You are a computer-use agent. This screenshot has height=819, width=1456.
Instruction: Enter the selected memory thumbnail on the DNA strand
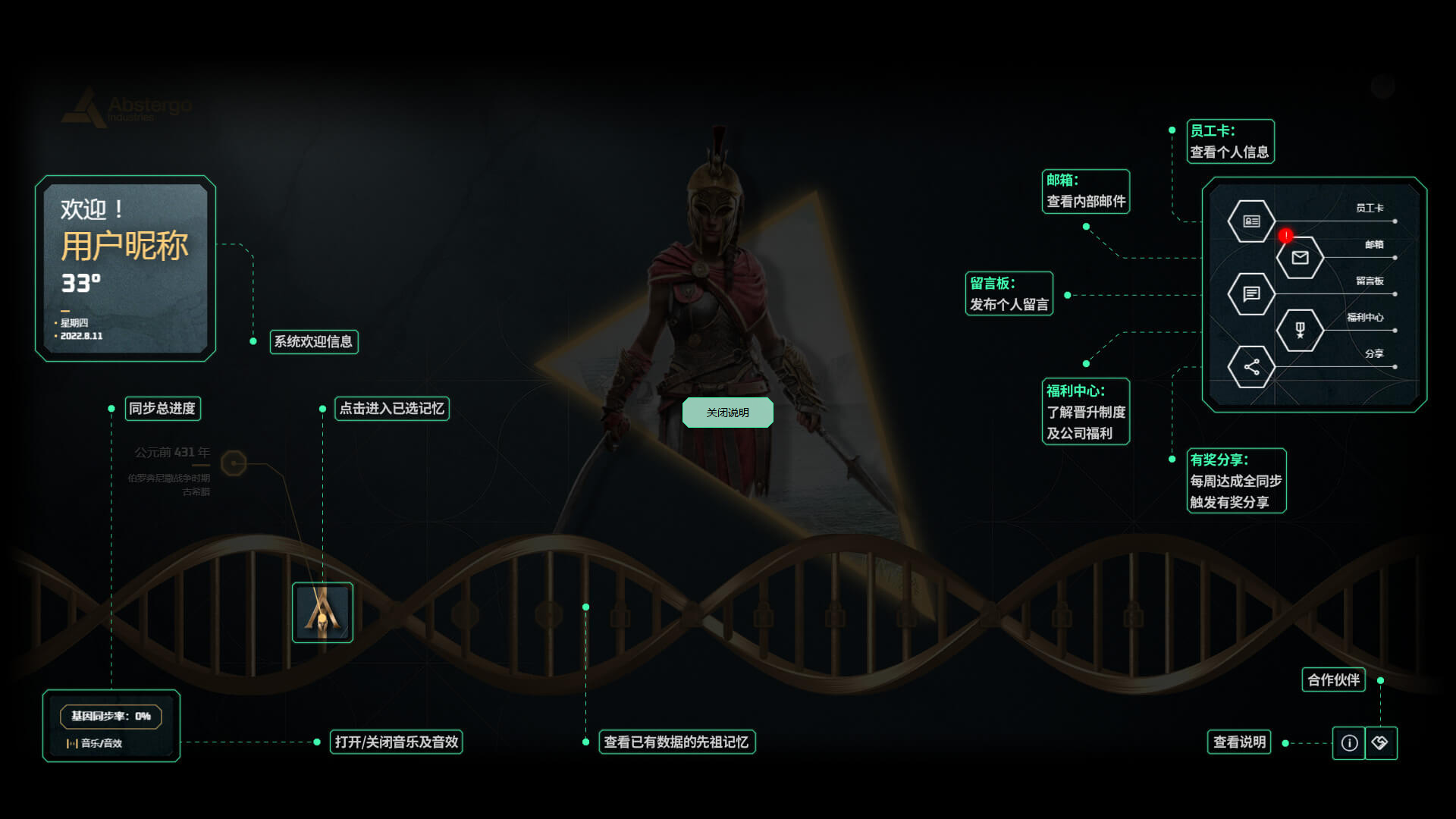coord(322,612)
